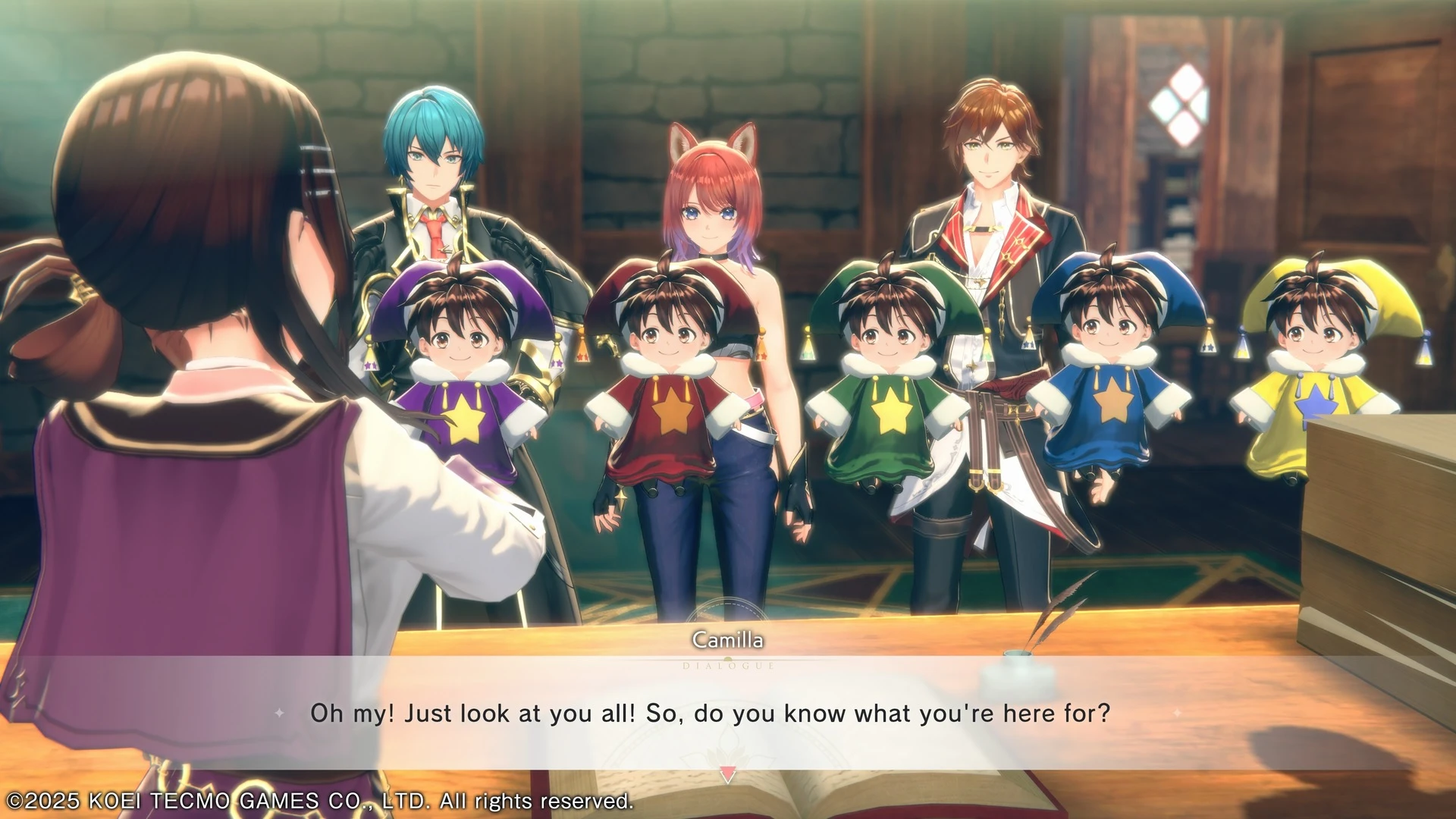
Task: Click Camilla's dialogue text box
Action: click(x=710, y=713)
